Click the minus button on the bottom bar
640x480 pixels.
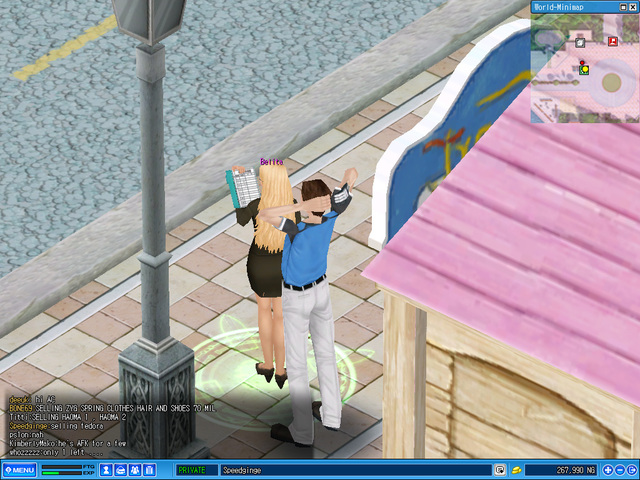619,470
